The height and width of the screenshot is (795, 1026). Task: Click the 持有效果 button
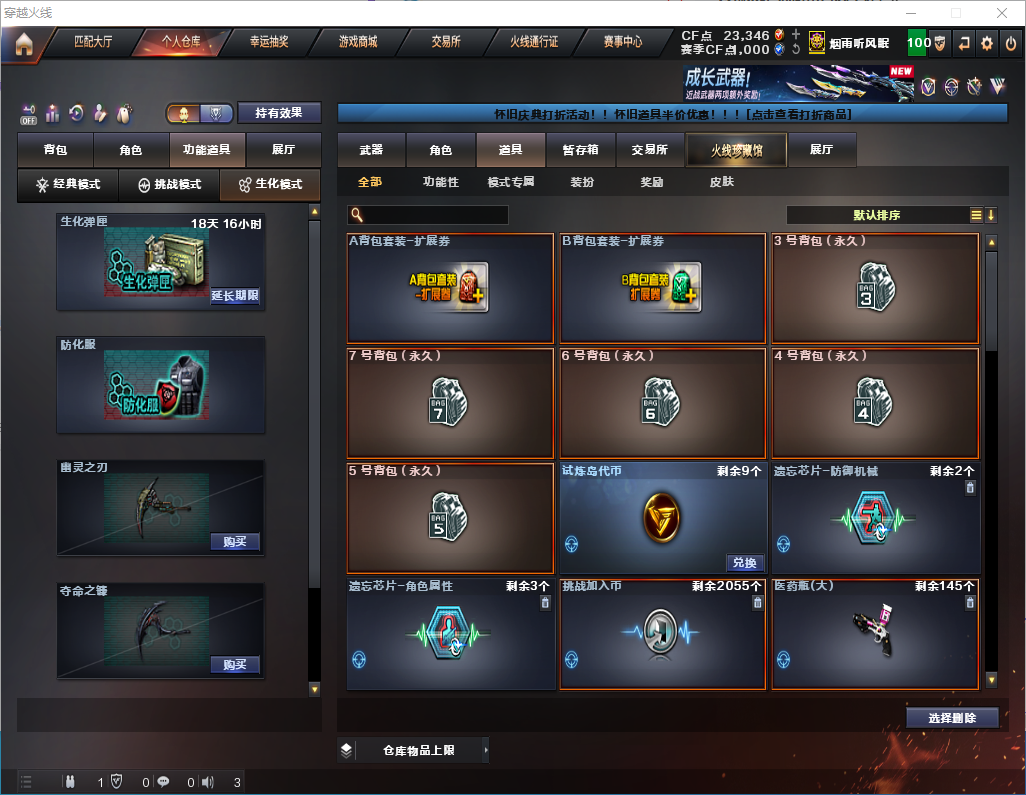[279, 113]
